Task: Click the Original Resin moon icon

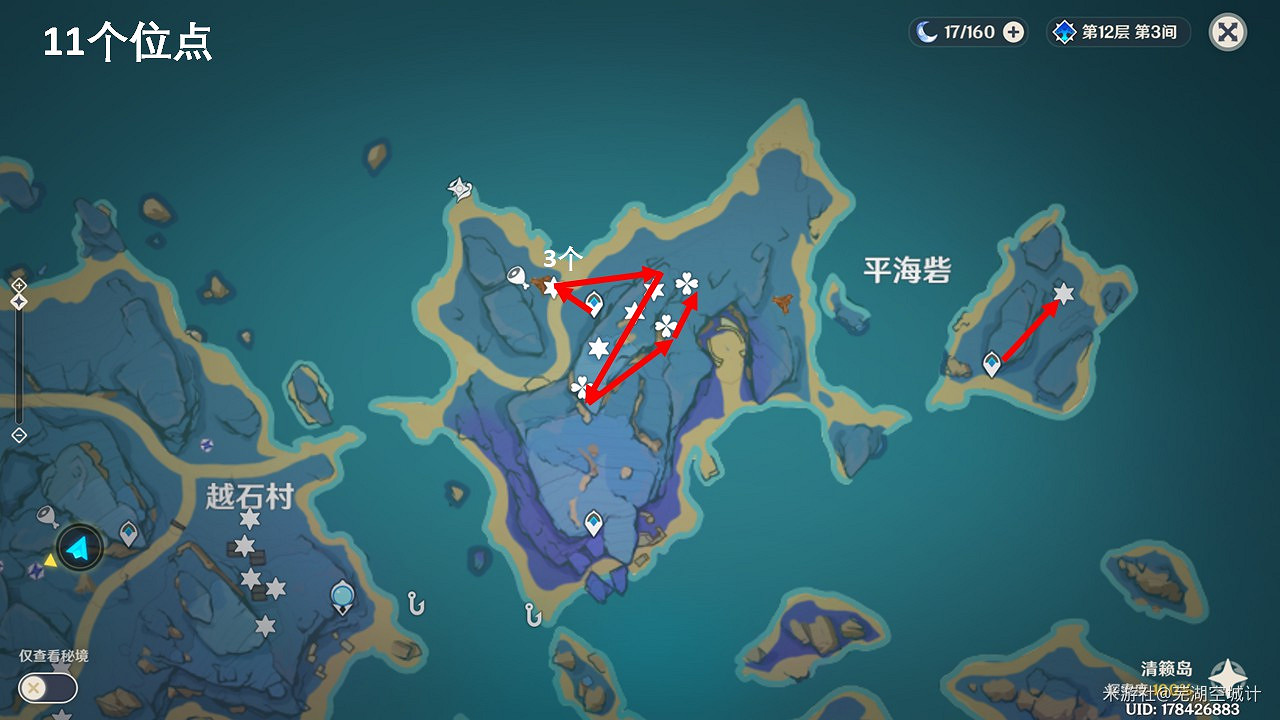Action: point(924,31)
